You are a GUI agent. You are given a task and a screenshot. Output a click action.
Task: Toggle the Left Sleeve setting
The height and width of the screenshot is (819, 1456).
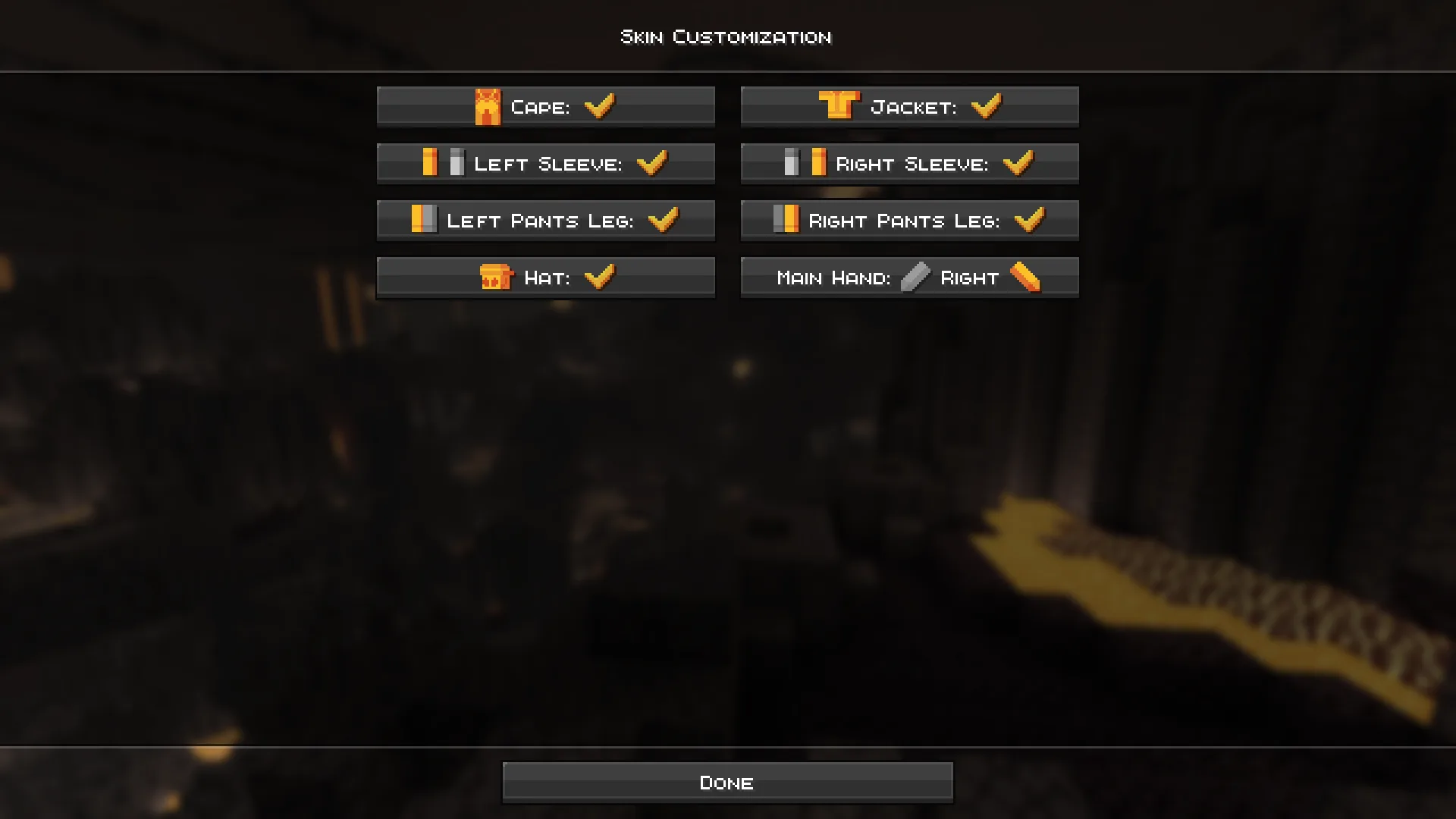[x=546, y=162]
